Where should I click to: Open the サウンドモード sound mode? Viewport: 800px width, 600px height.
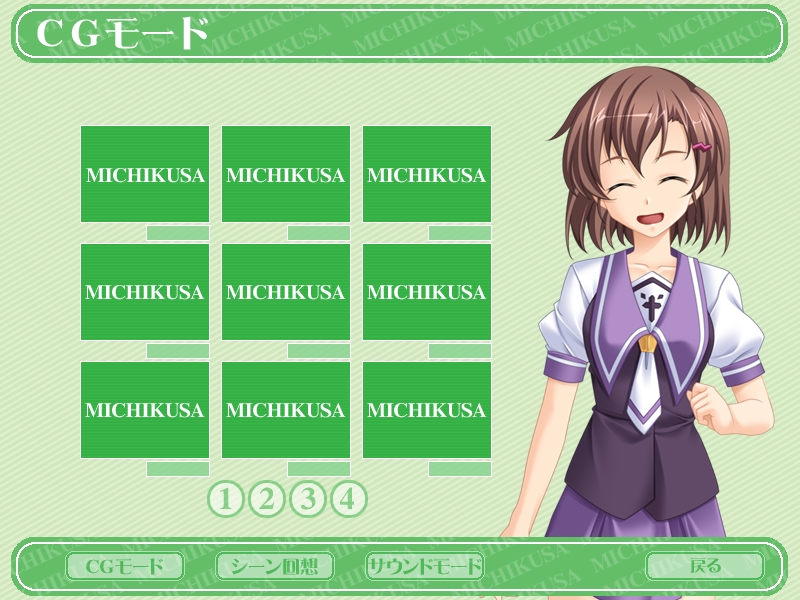click(425, 566)
